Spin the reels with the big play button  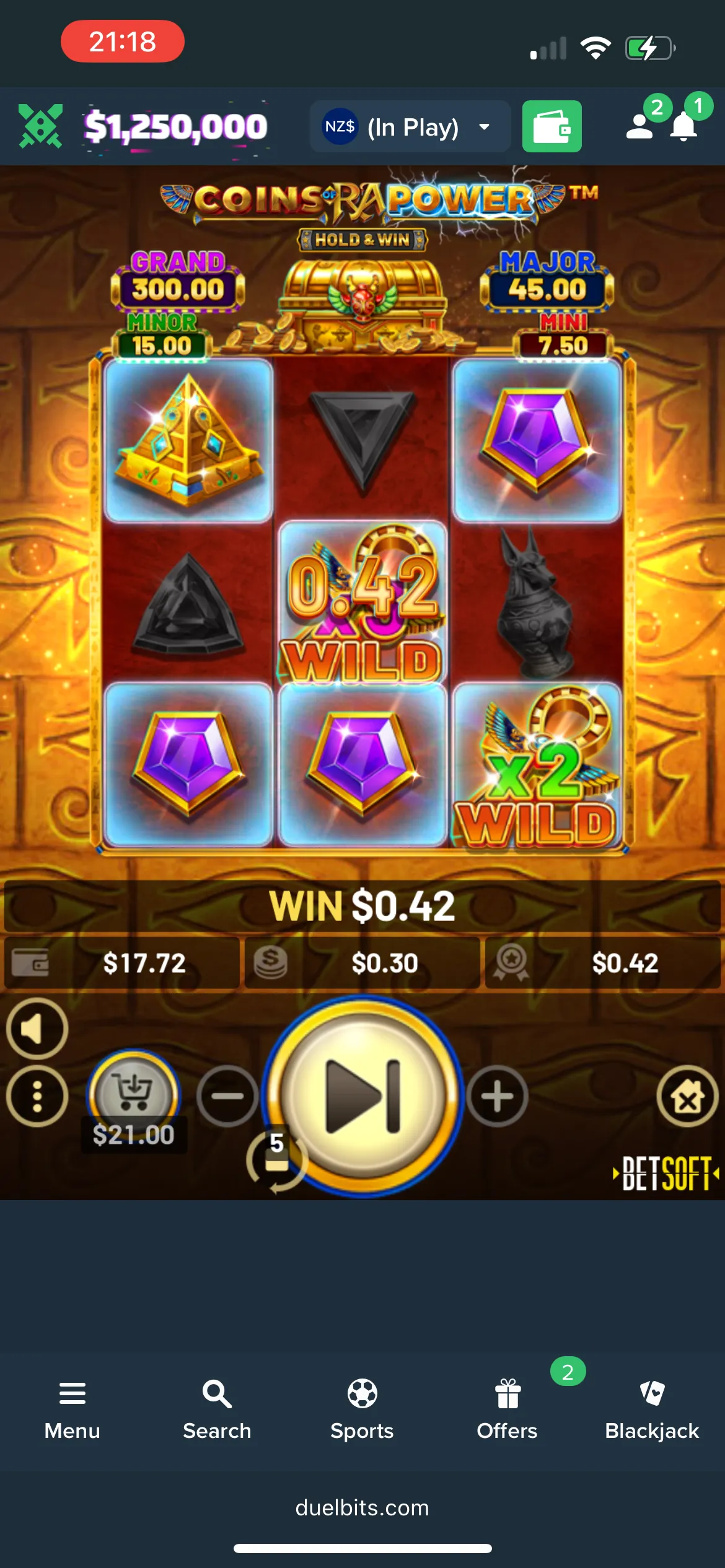(362, 1095)
